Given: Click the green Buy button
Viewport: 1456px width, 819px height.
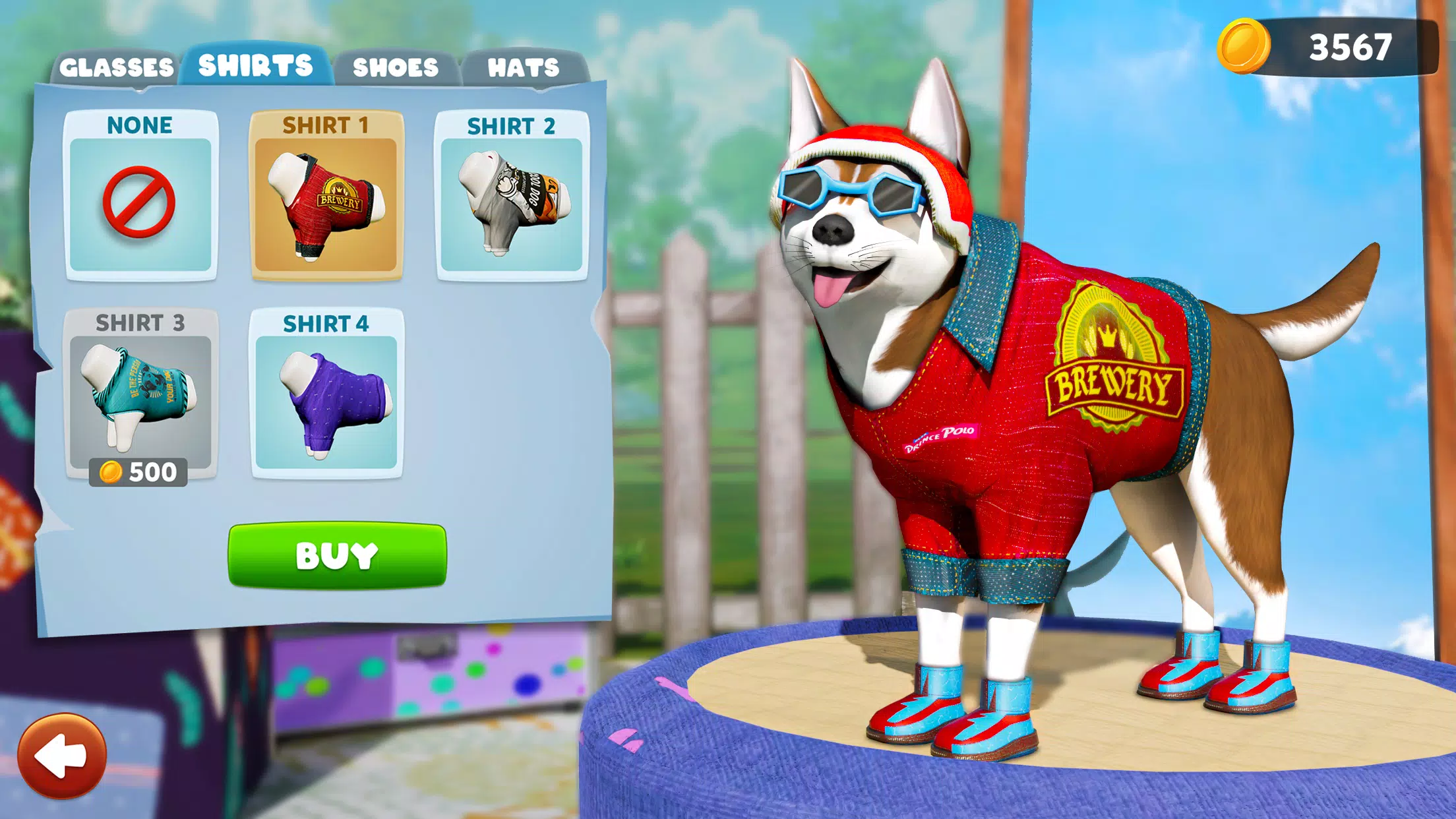Looking at the screenshot, I should 337,555.
